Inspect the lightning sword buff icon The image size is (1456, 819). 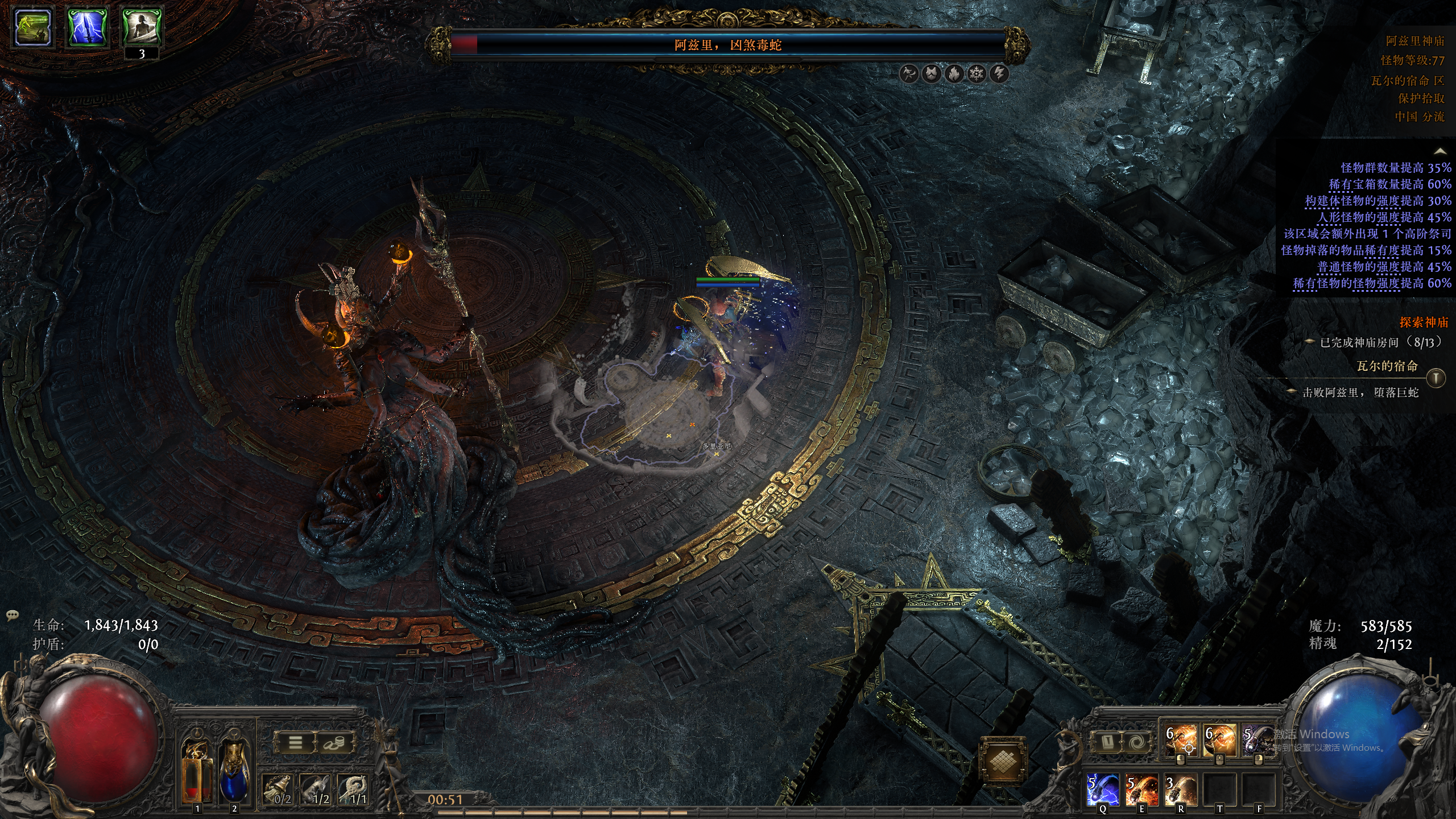click(x=88, y=27)
